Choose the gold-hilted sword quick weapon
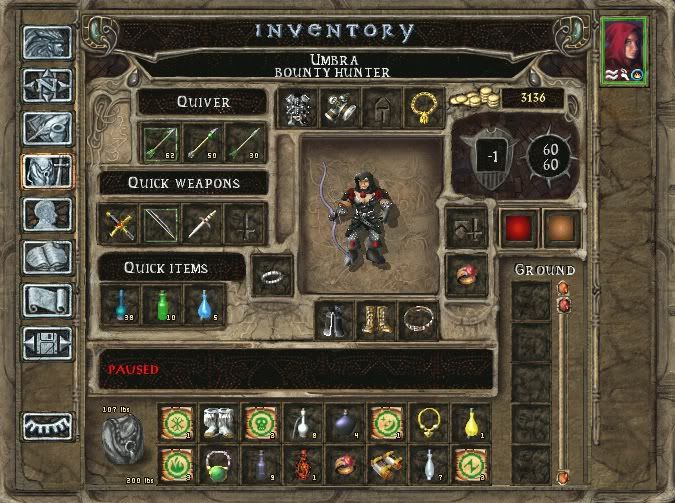 pyautogui.click(x=119, y=223)
